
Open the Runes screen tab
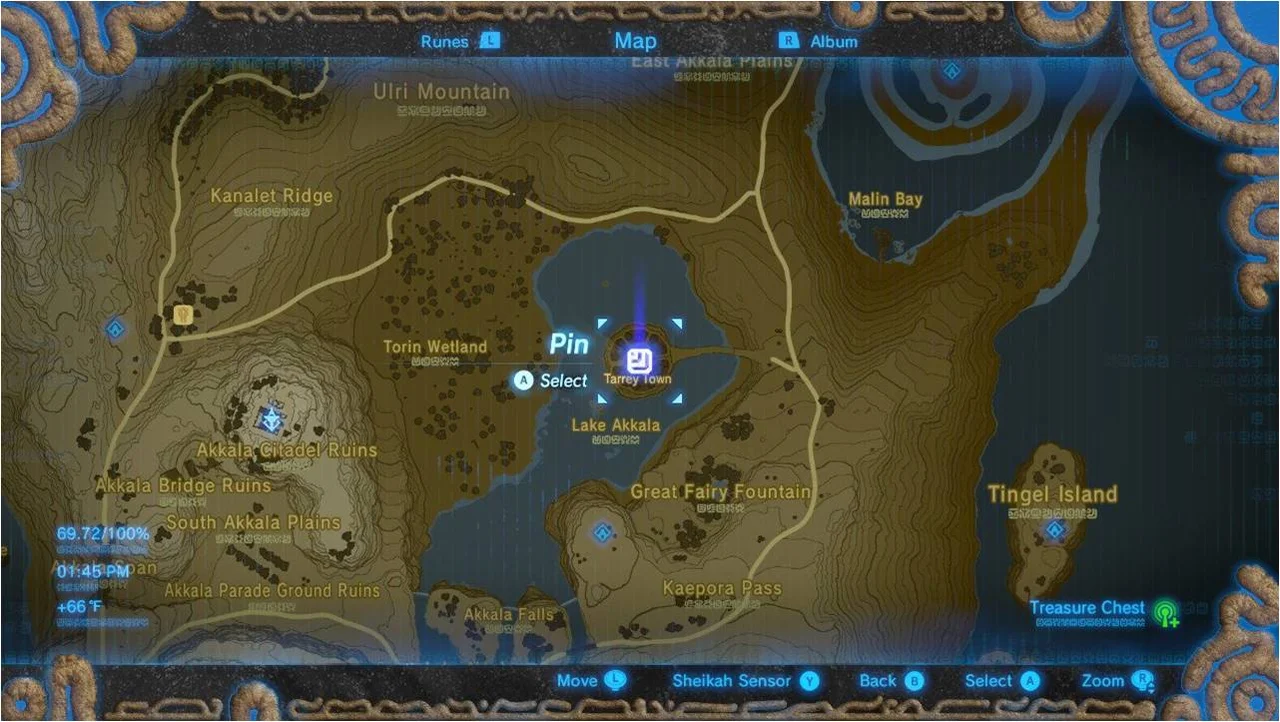pyautogui.click(x=447, y=41)
